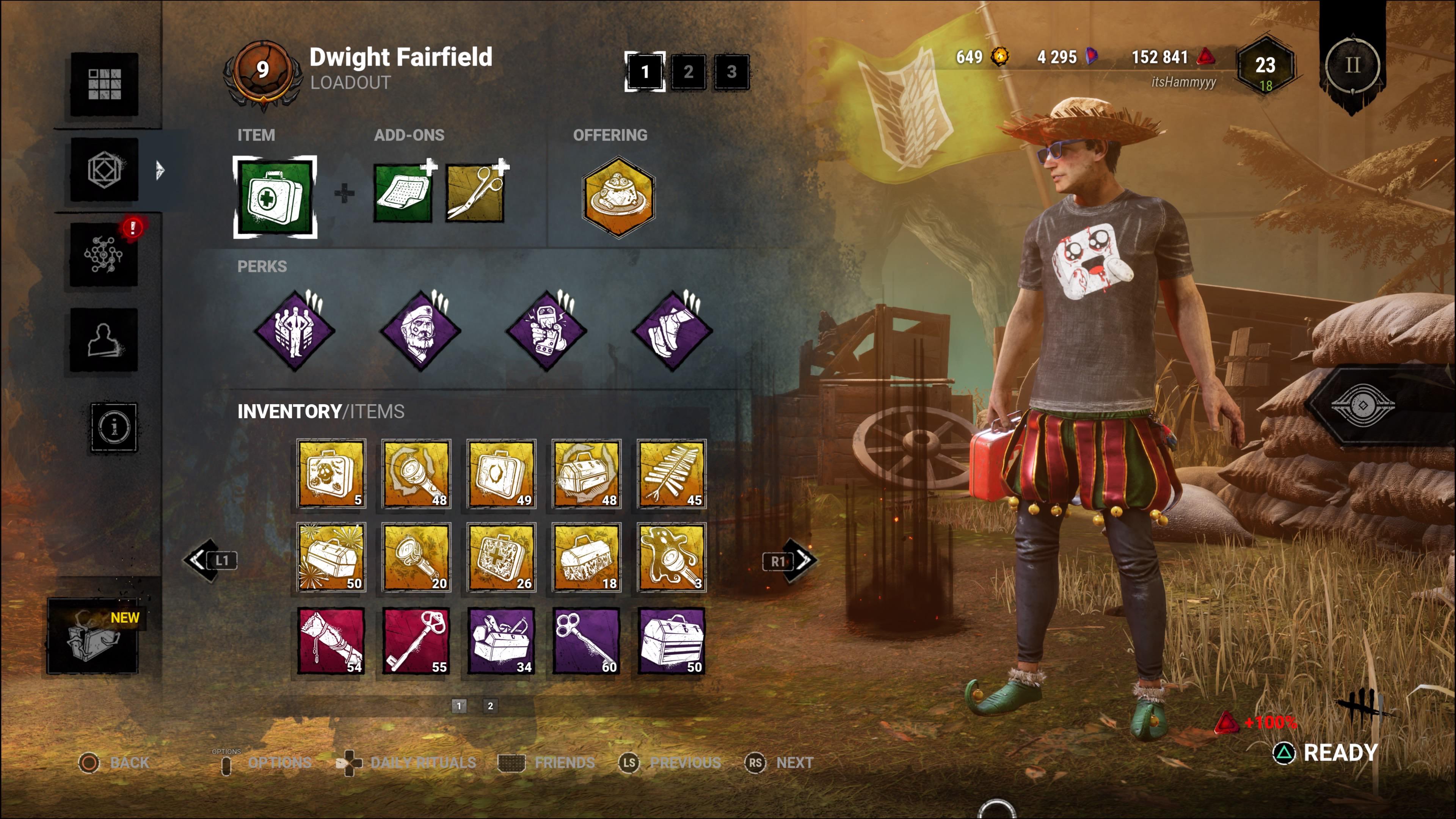Open the gauze roll add-on slot
This screenshot has width=1456, height=819.
click(403, 193)
